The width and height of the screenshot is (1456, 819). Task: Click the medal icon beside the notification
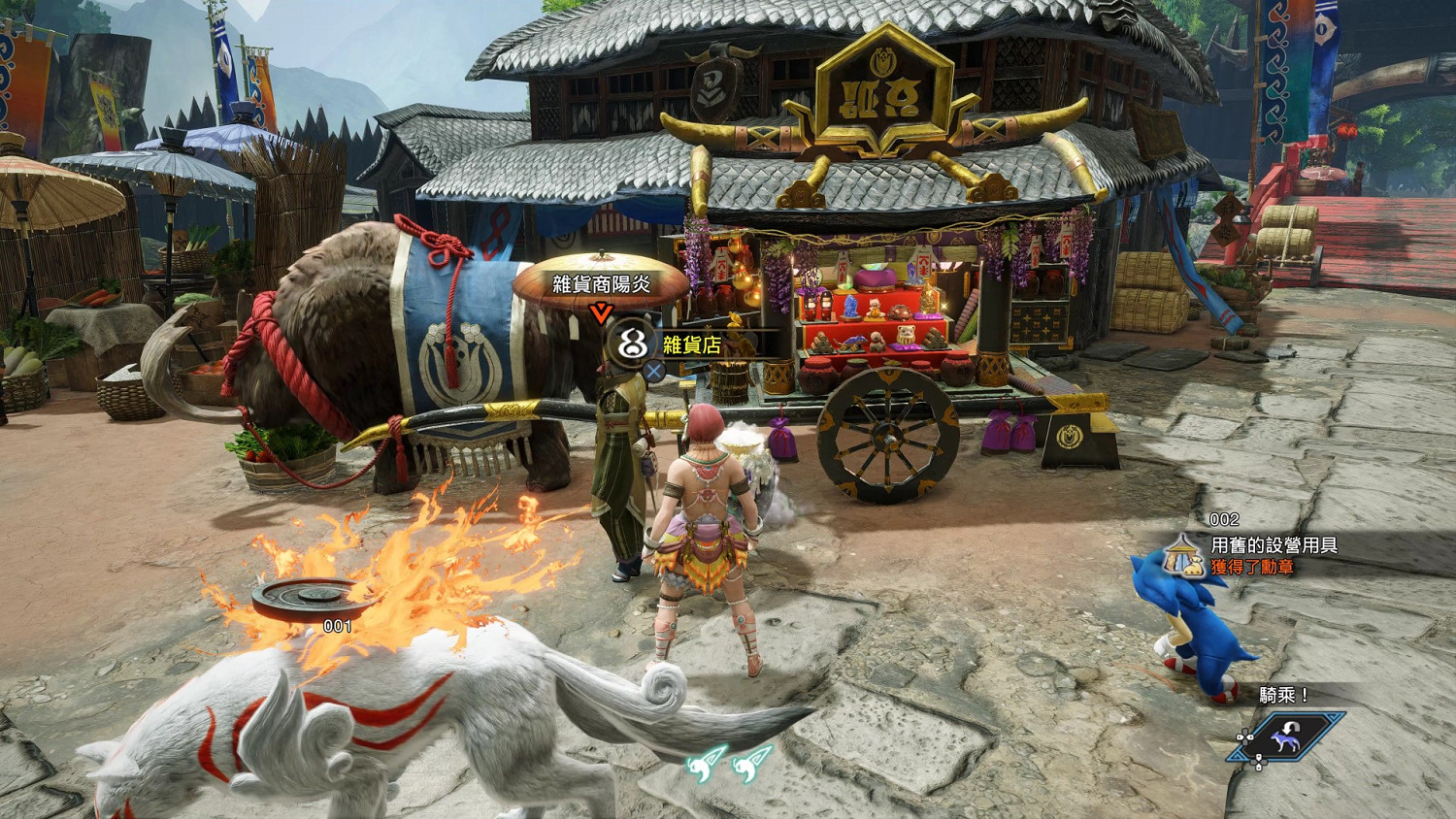[x=1183, y=554]
